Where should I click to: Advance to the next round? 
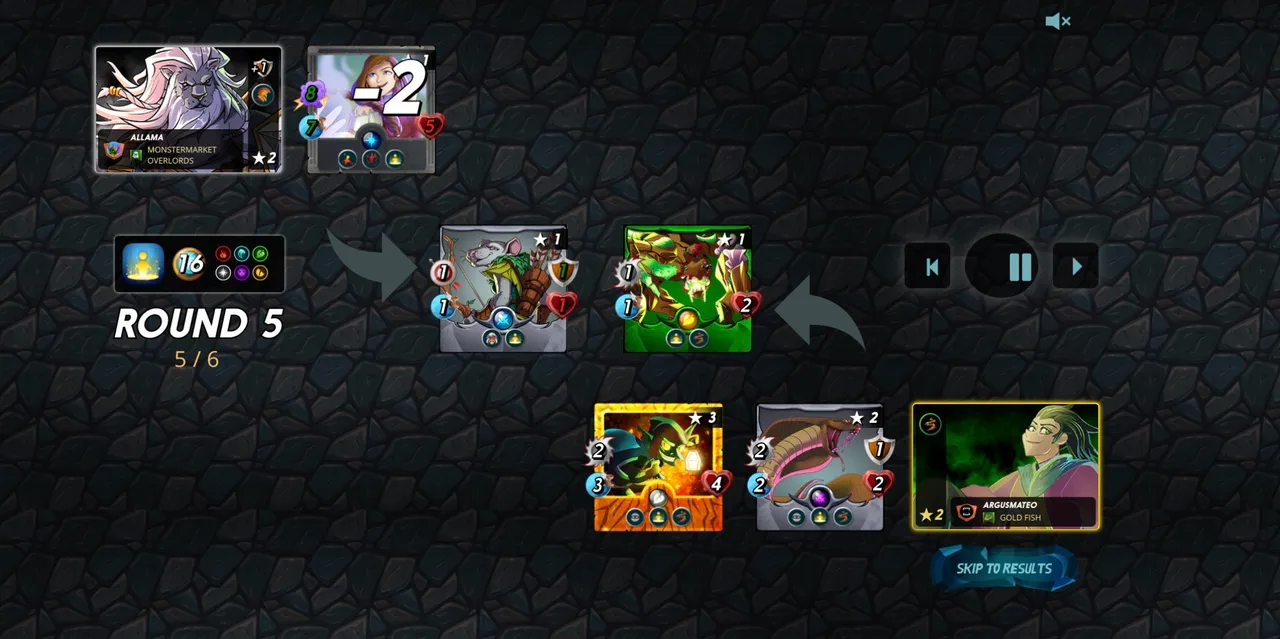[1076, 267]
